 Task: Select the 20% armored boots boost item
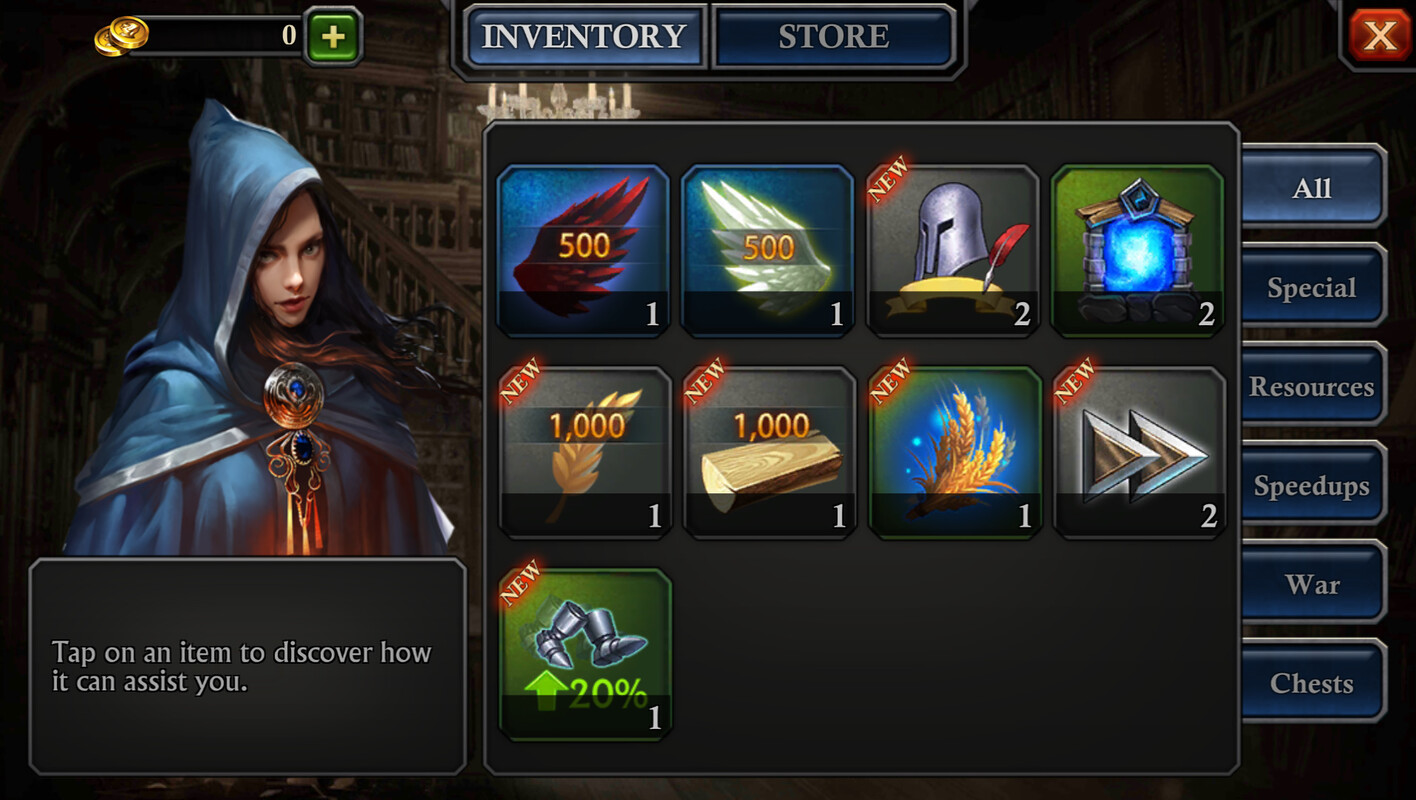coord(585,654)
